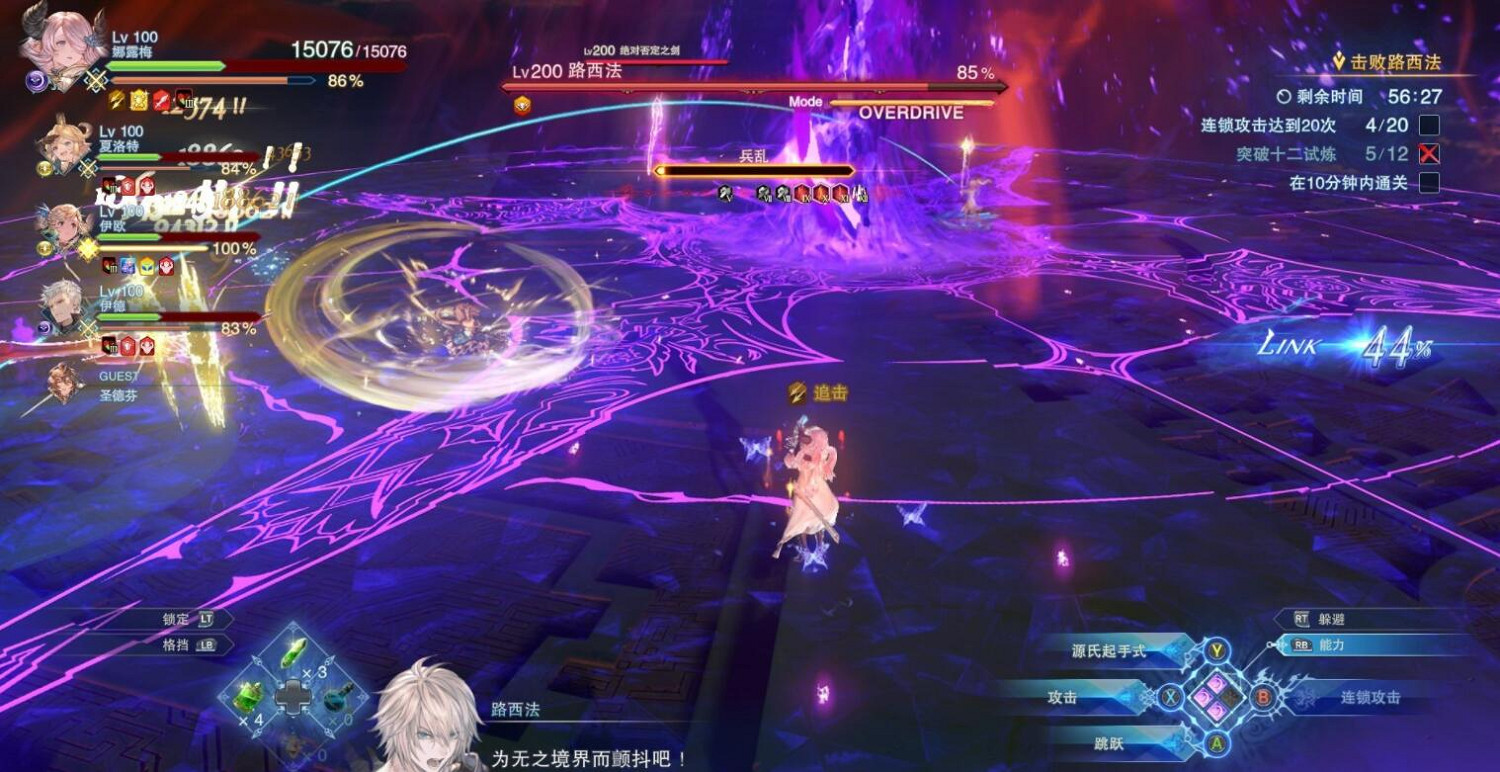This screenshot has width=1500, height=772.
Task: Click the yellow wing buff icon under 伊欧
Action: tap(145, 267)
